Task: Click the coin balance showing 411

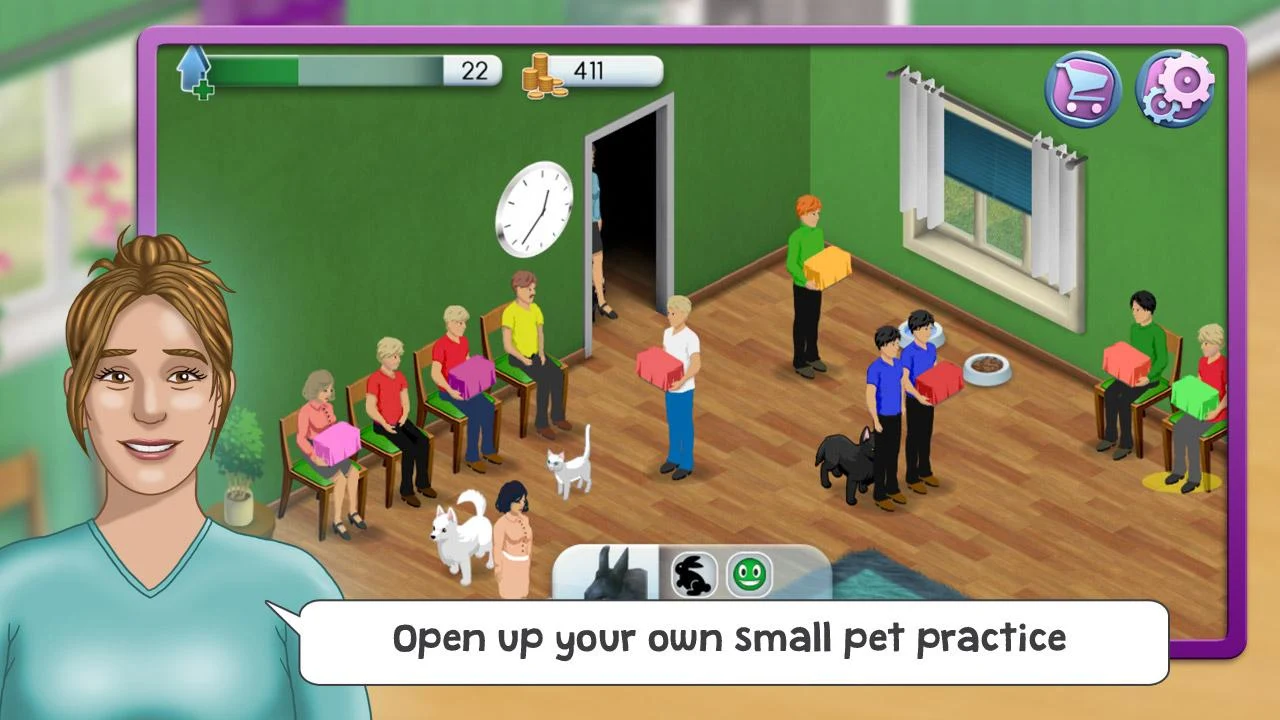Action: tap(592, 71)
